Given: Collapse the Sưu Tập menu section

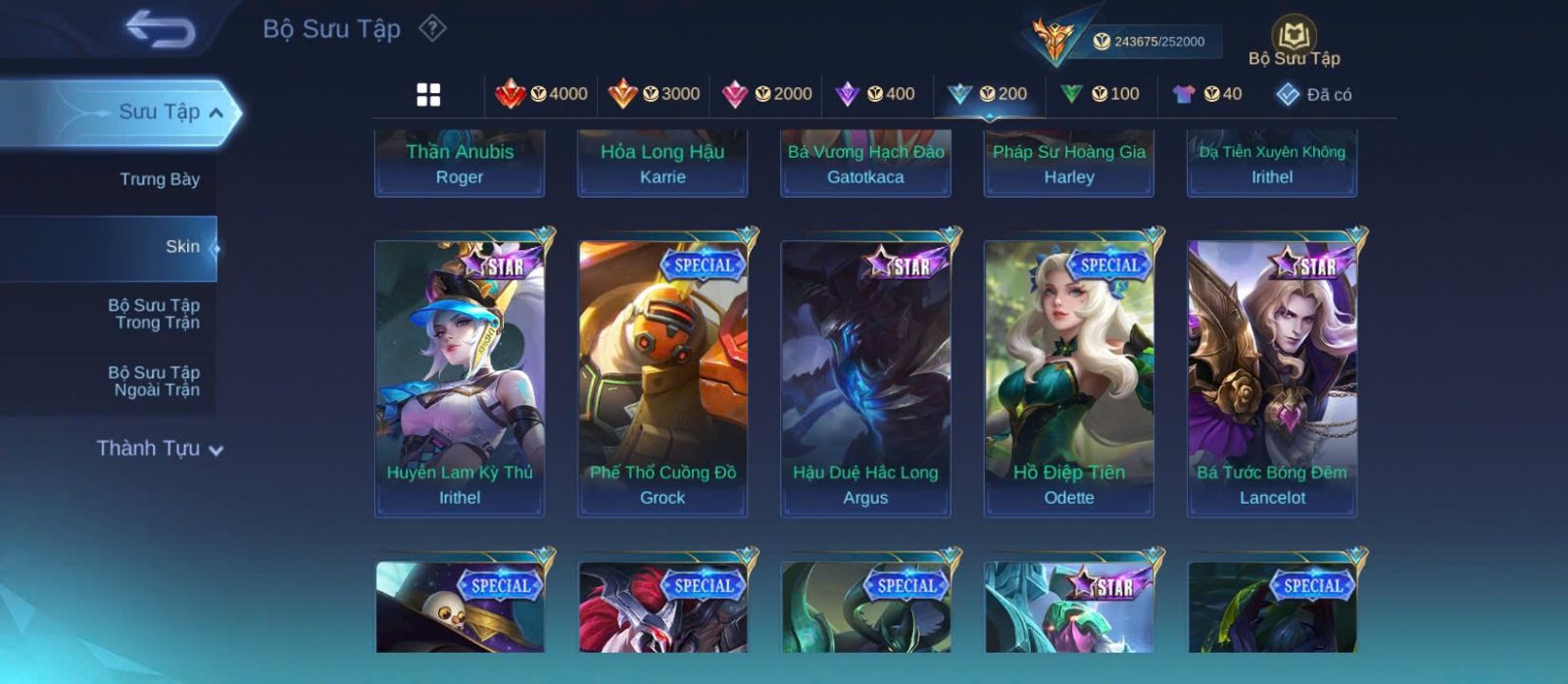Looking at the screenshot, I should [216, 113].
